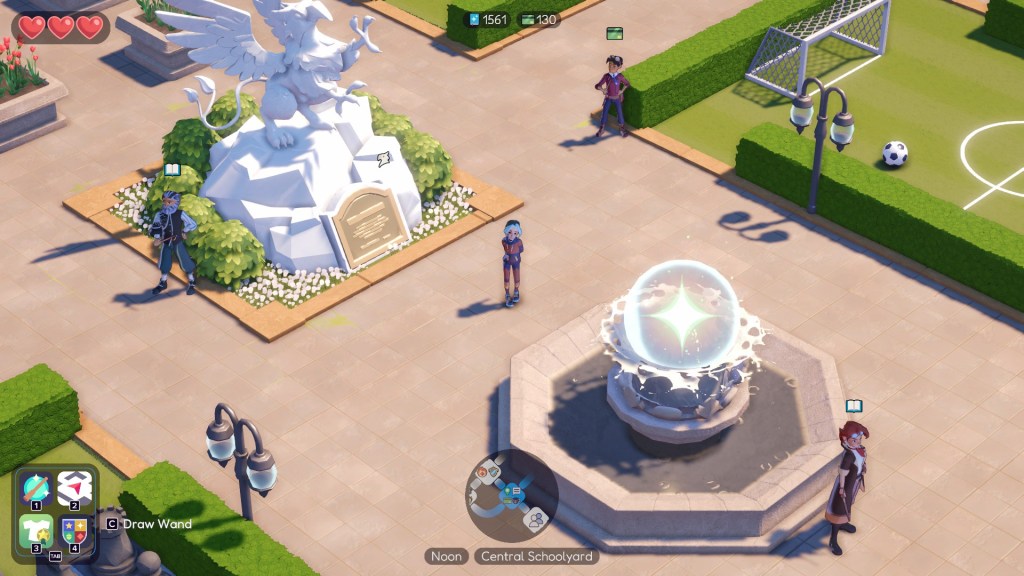Select the wand and sparkle quick-menu icon
Image resolution: width=1024 pixels, height=576 pixels.
36,489
